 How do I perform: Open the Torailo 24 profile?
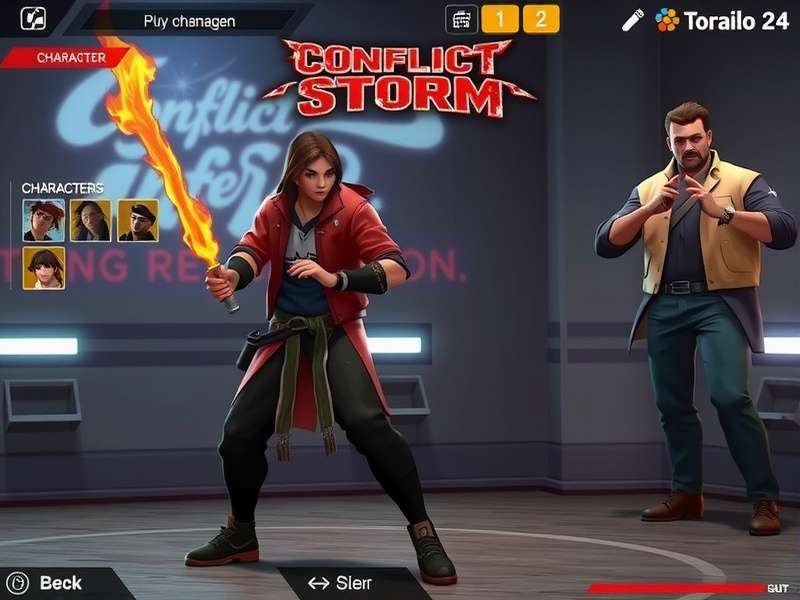[723, 20]
